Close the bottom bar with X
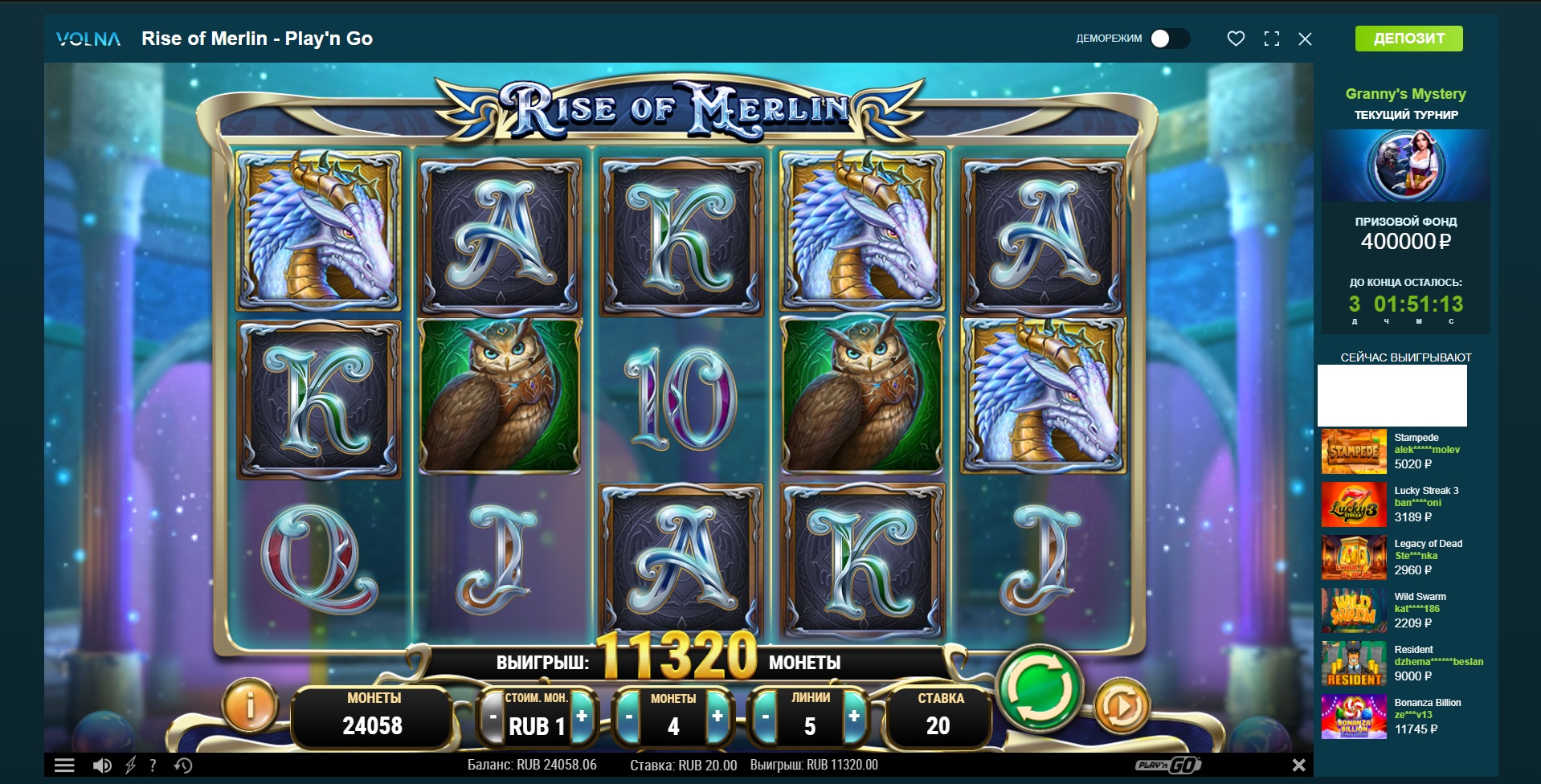The height and width of the screenshot is (784, 1541). pos(1298,766)
